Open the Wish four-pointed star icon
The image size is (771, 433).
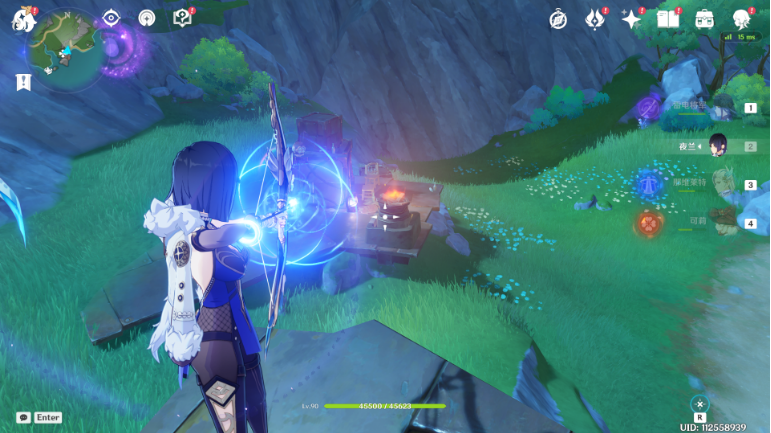[631, 19]
